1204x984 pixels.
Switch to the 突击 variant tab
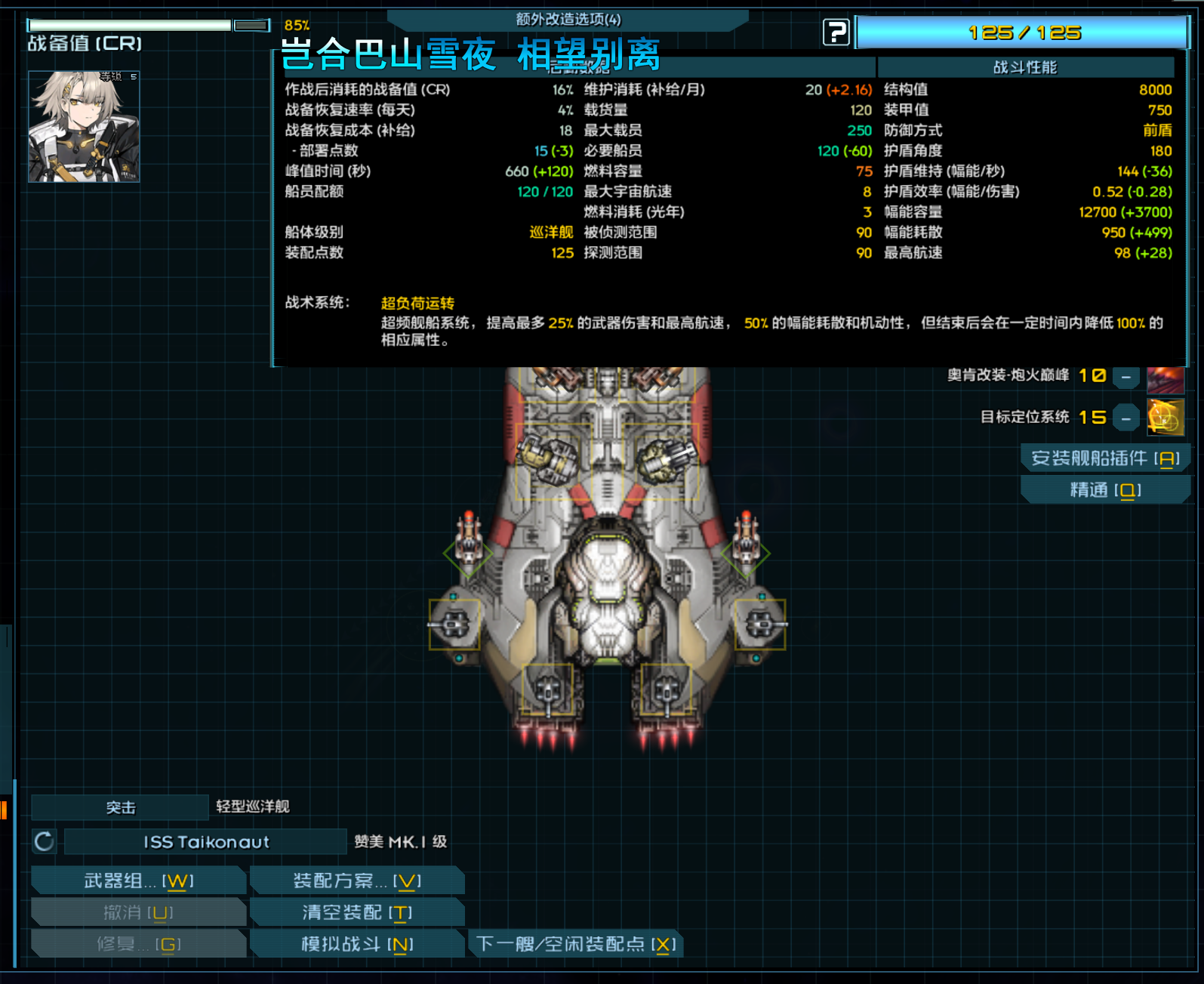coord(121,807)
